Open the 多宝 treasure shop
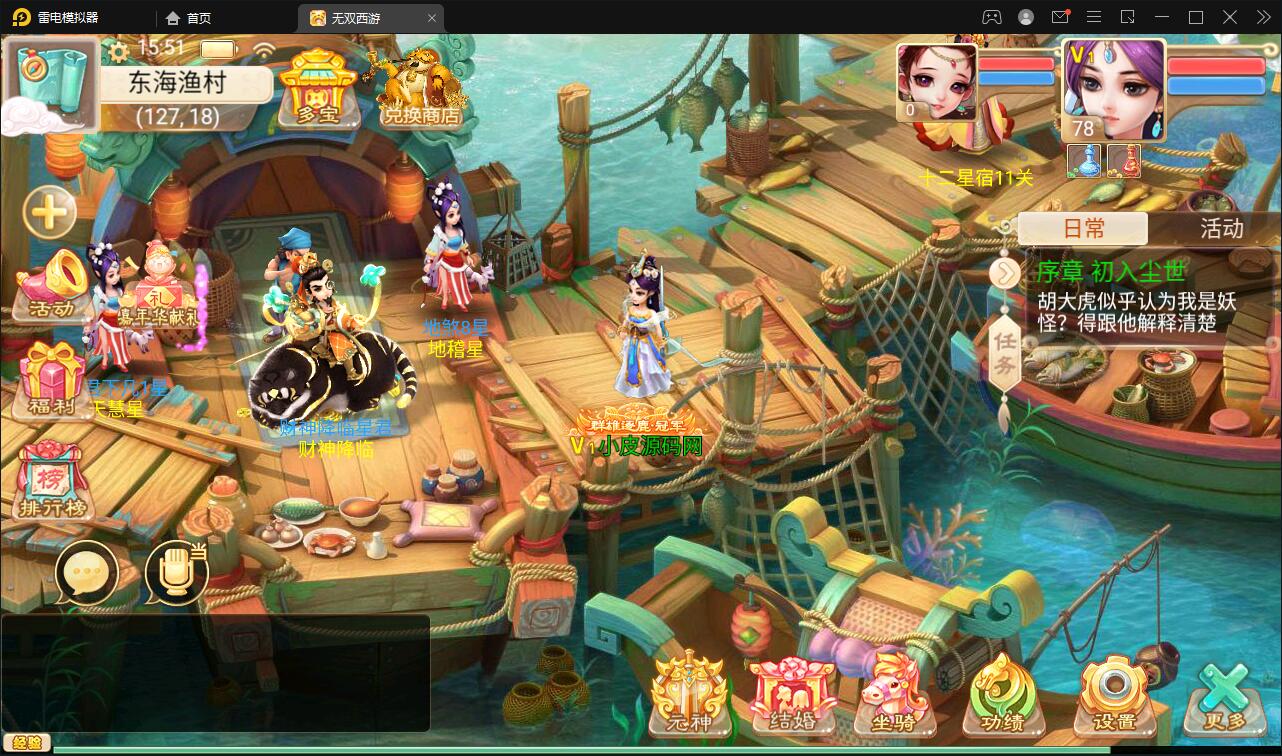1282x756 pixels. 317,88
